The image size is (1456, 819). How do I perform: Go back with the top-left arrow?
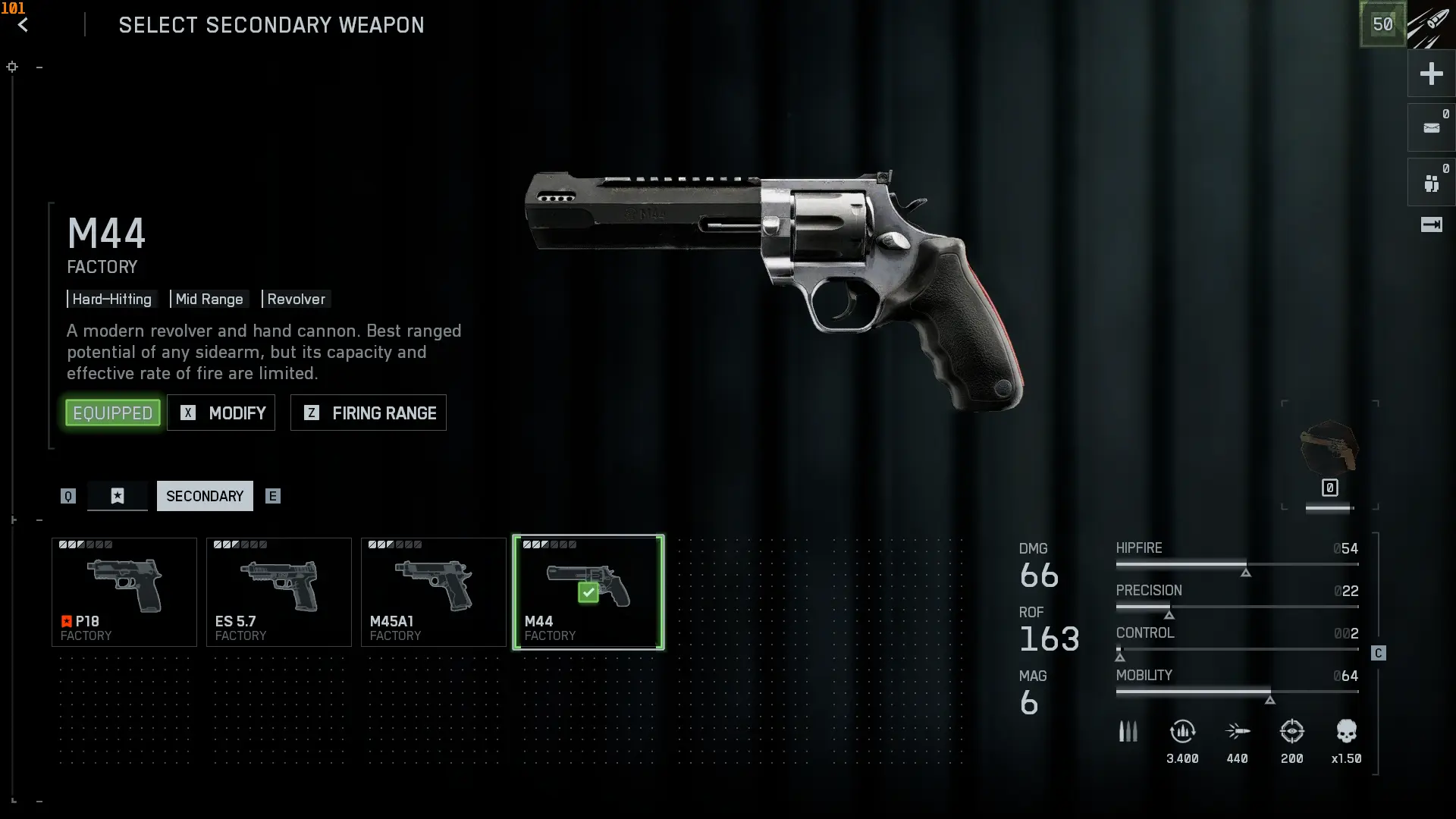(x=24, y=25)
